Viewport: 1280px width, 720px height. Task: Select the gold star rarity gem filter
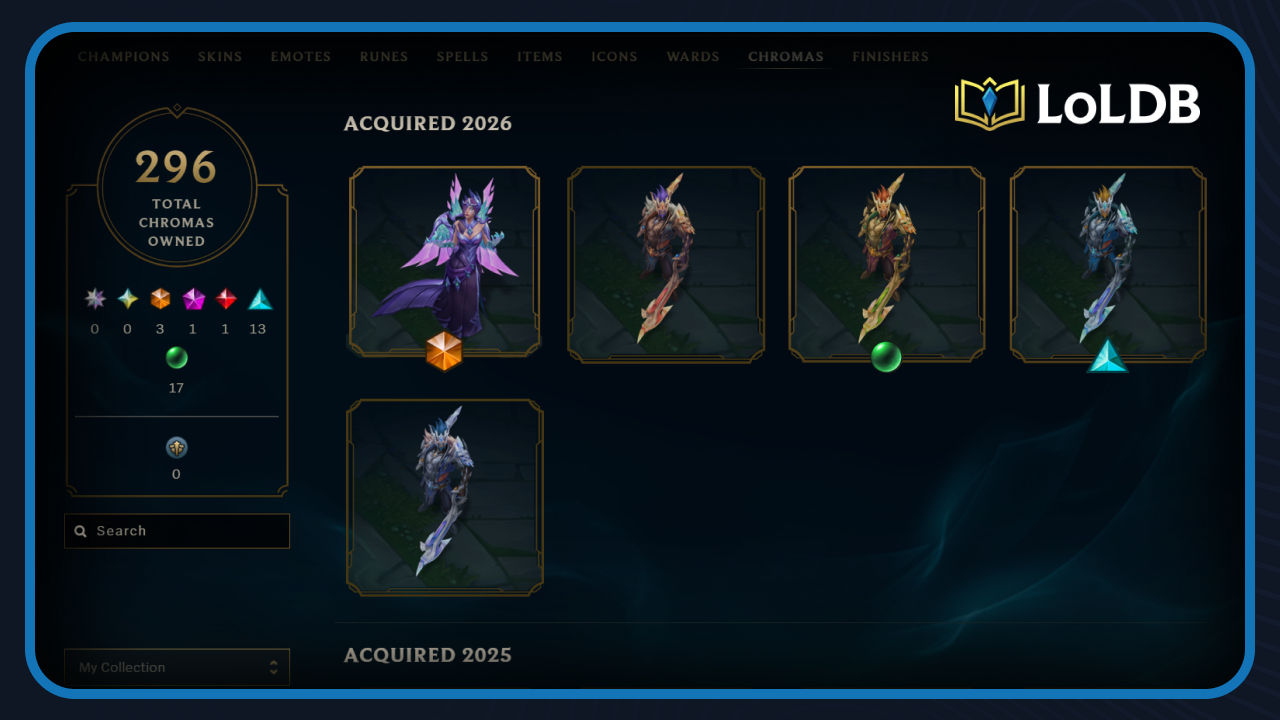(127, 298)
